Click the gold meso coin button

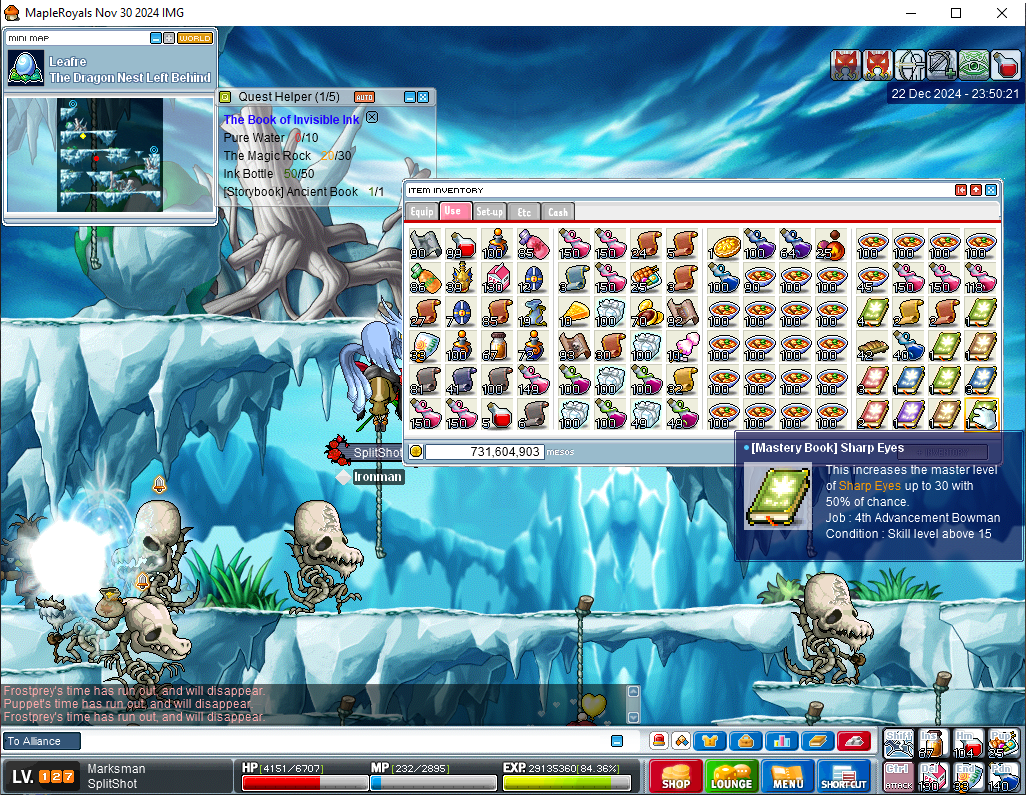[416, 451]
